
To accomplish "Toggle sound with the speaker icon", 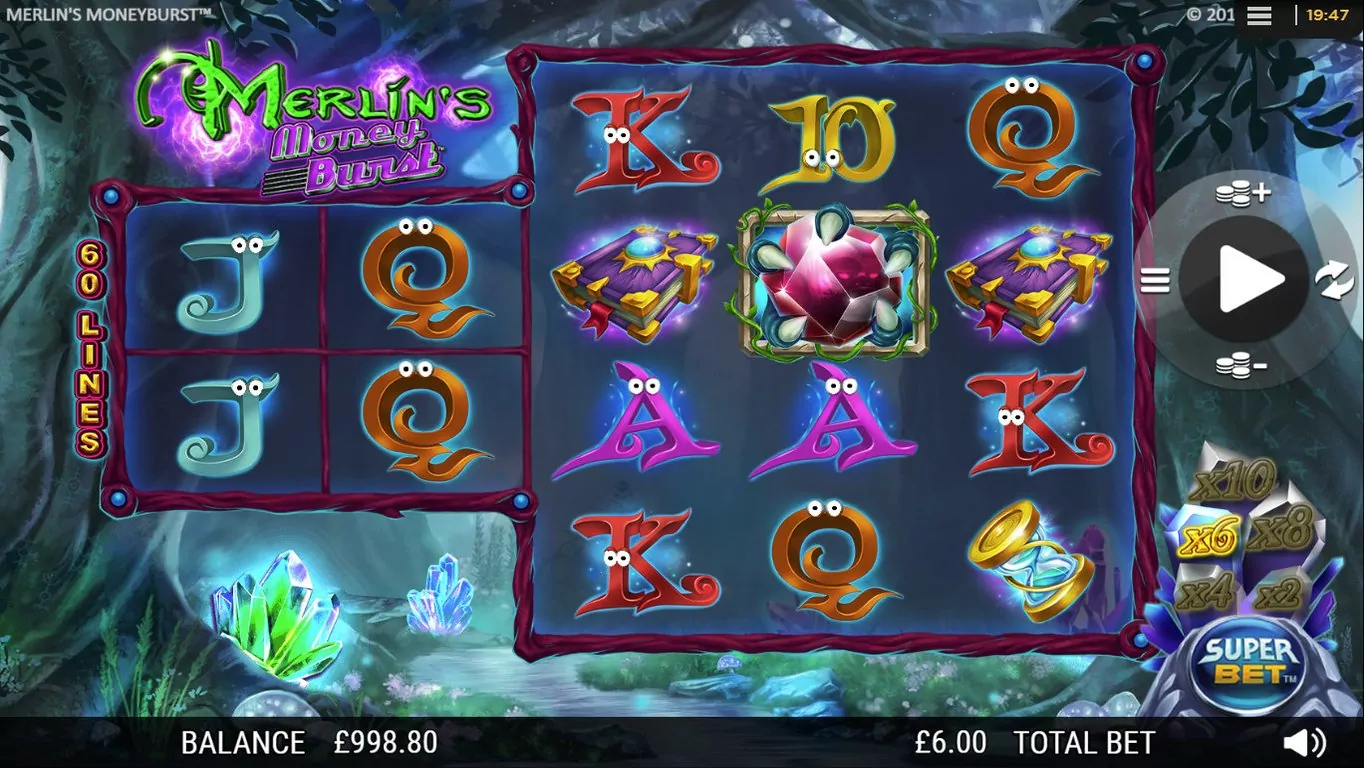I will [x=1305, y=742].
